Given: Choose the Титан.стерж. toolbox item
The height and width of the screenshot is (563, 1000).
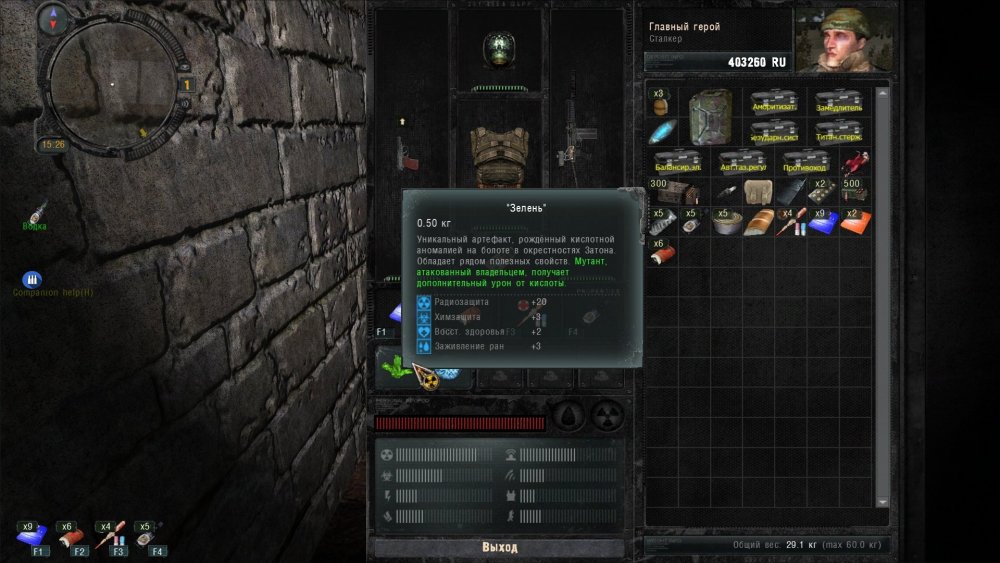Looking at the screenshot, I should click(x=837, y=131).
